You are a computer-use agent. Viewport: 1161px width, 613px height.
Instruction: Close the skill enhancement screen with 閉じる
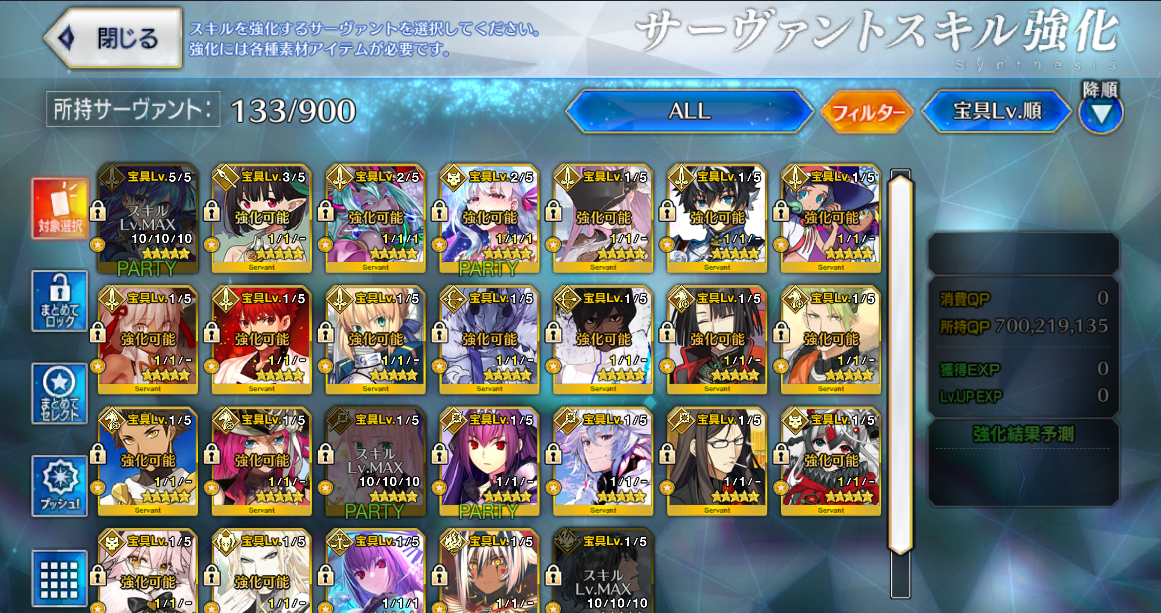coord(113,39)
